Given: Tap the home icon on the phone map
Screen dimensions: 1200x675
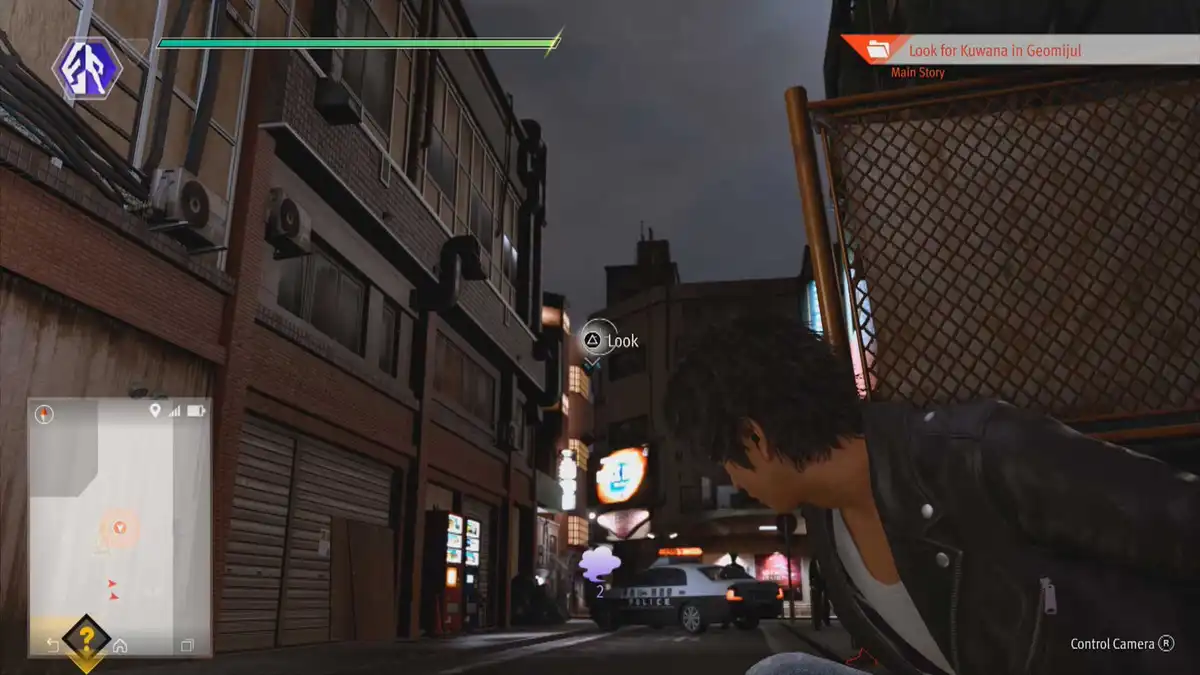Looking at the screenshot, I should pos(120,645).
